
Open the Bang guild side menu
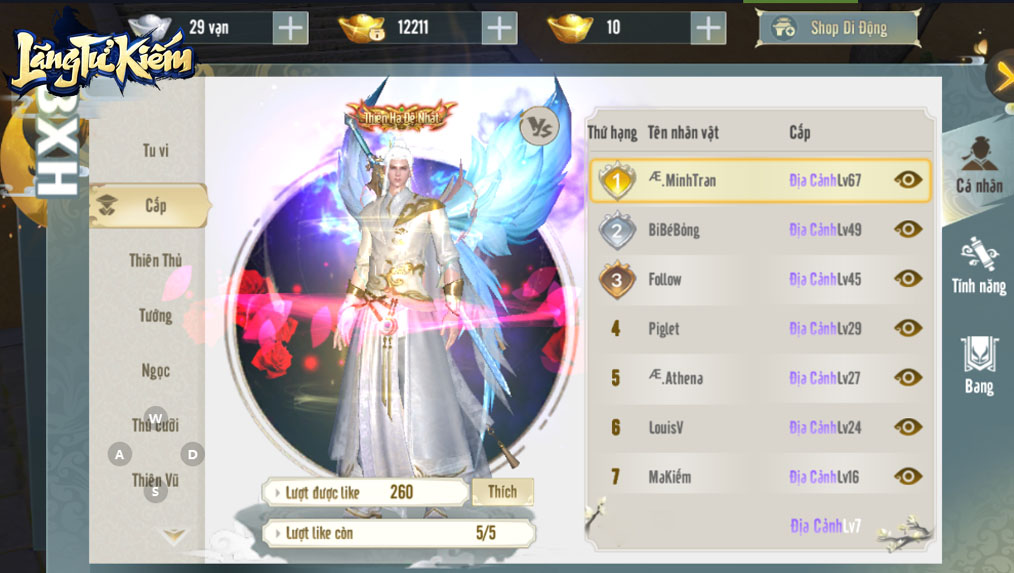coord(979,366)
